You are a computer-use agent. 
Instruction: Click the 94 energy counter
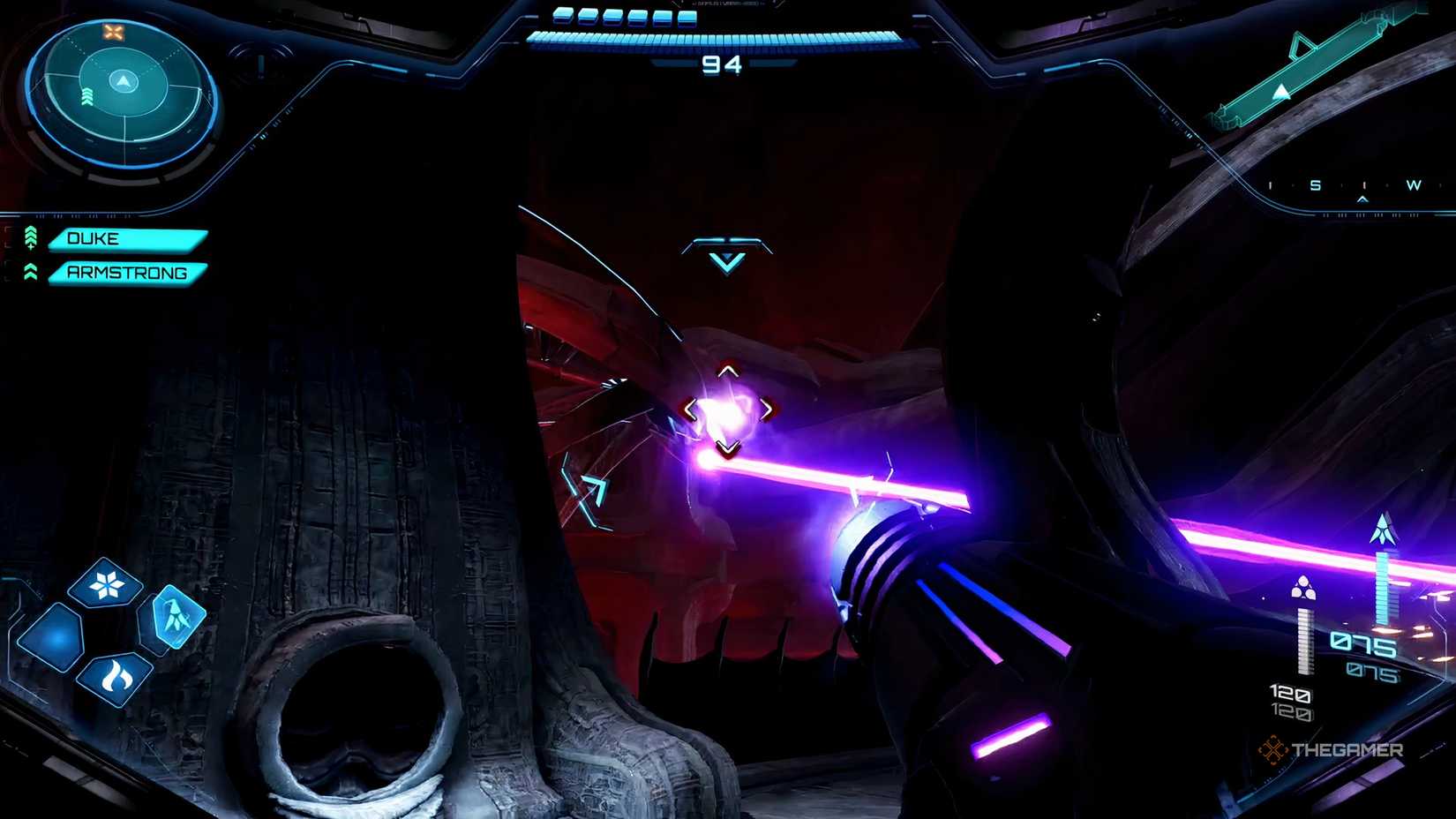724,64
